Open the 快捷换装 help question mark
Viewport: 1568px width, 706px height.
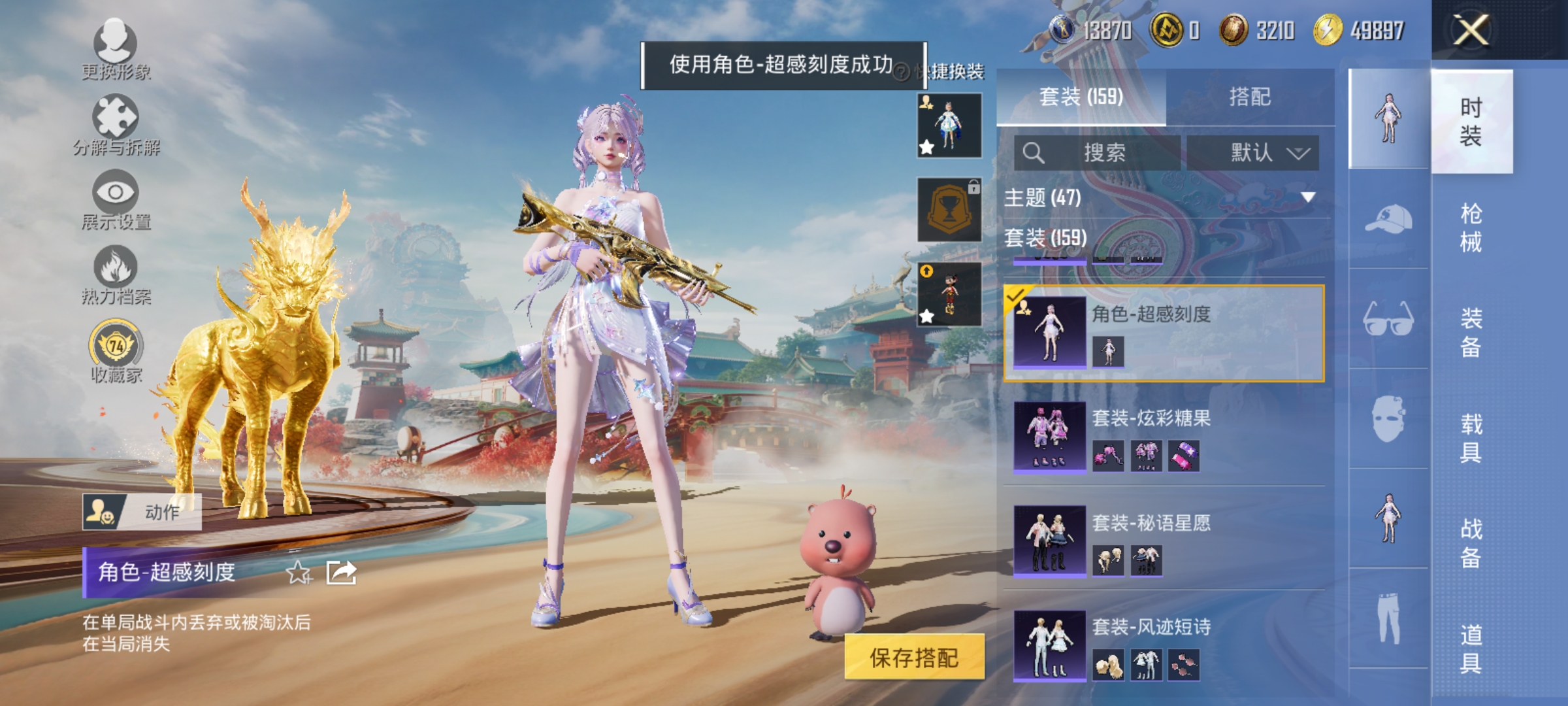pos(902,74)
